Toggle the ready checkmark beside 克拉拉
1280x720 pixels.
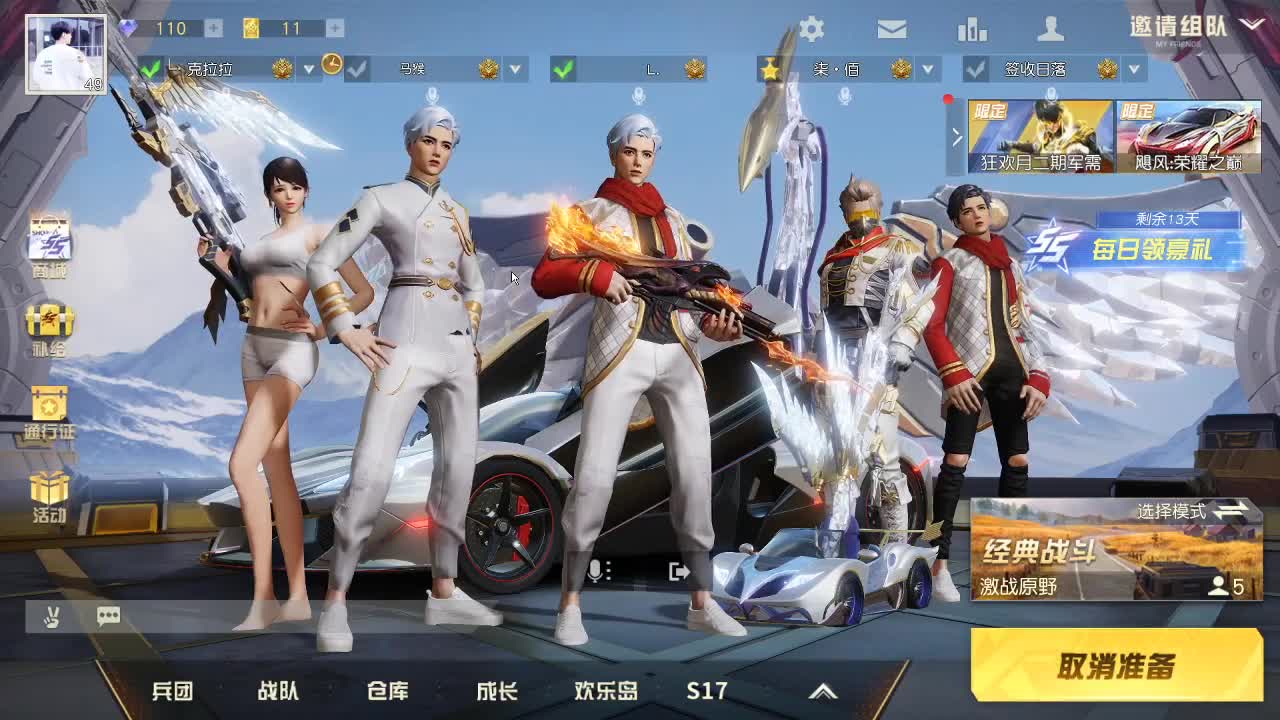pos(148,70)
